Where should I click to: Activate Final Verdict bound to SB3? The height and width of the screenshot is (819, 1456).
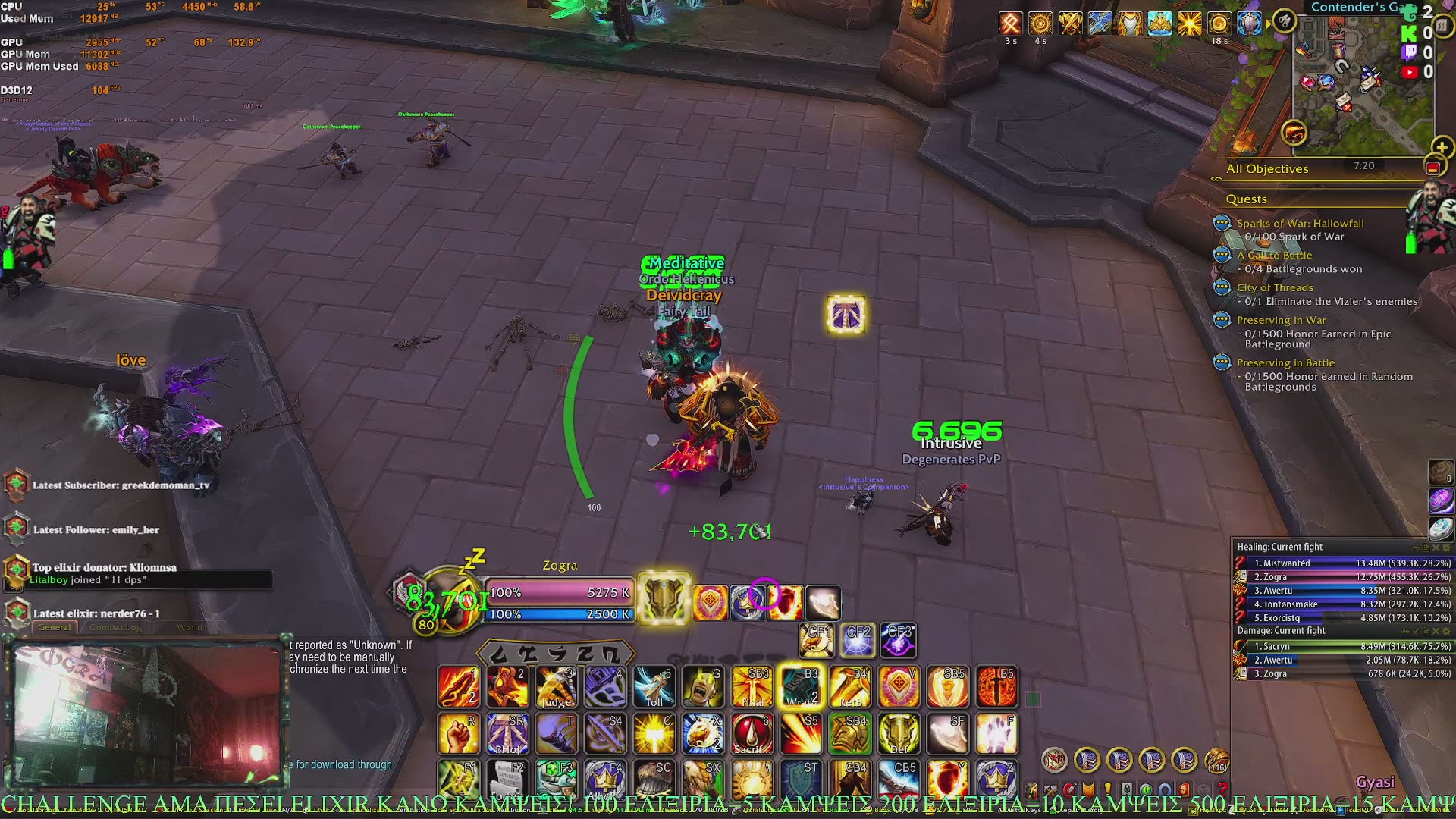[752, 687]
